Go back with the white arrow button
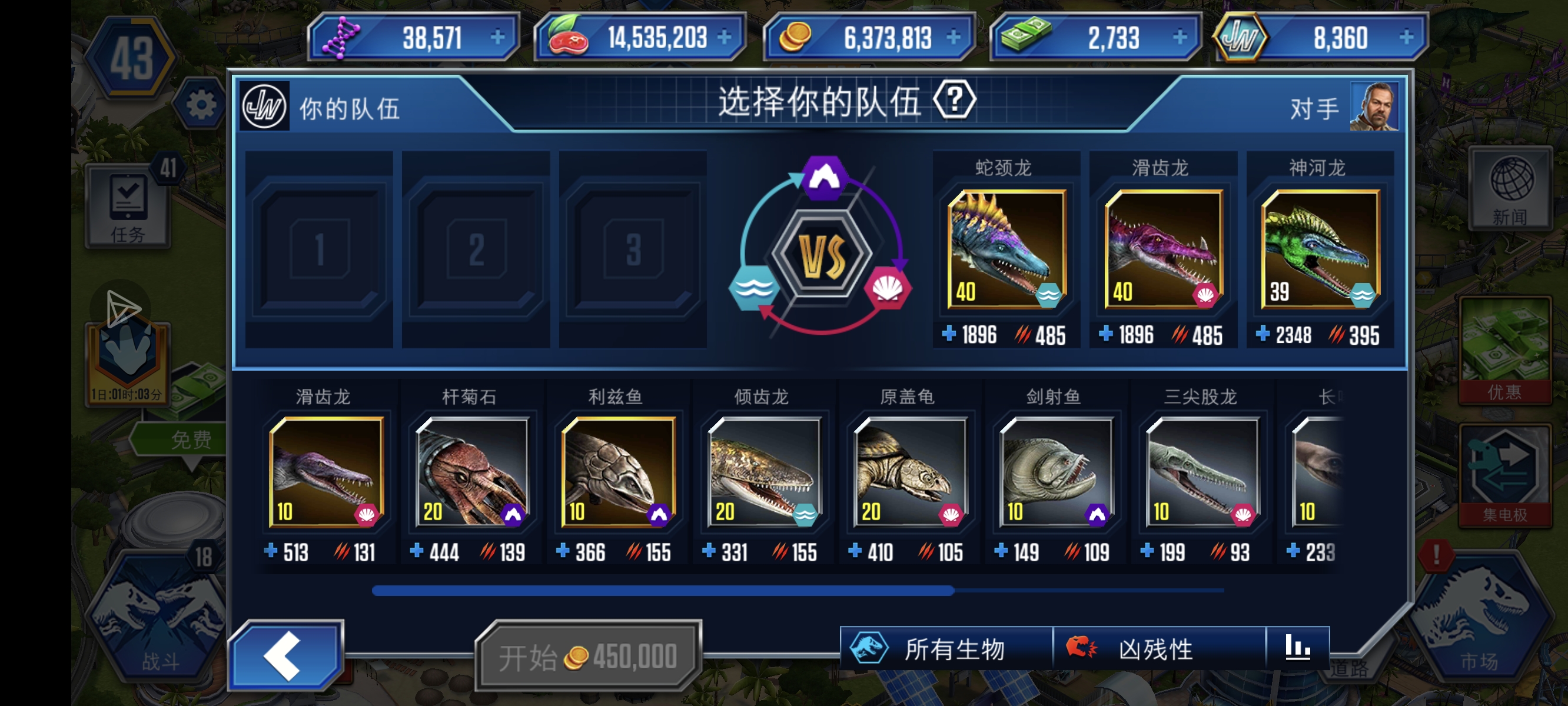The width and height of the screenshot is (1568, 706). point(284,656)
